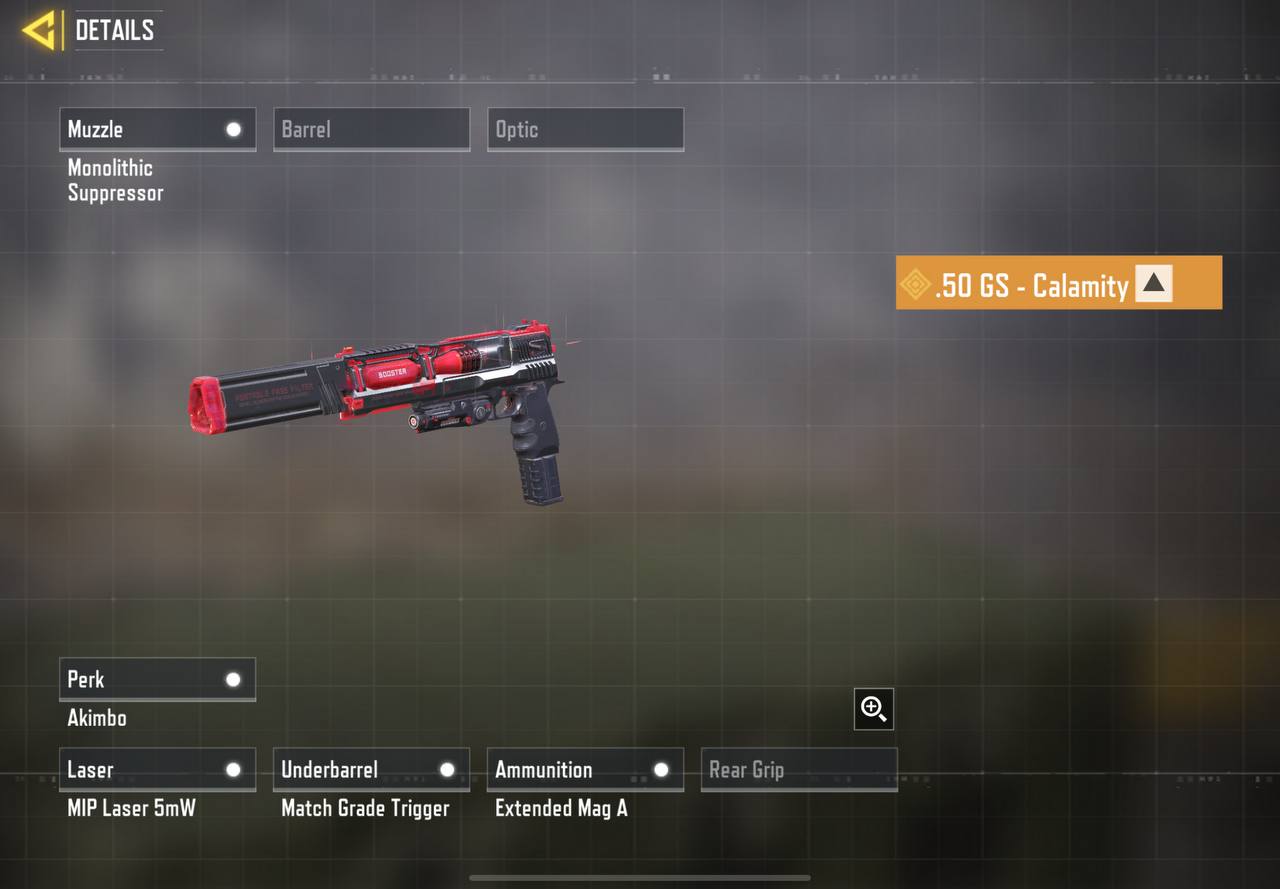Go back using the yellow arrow

tap(39, 30)
